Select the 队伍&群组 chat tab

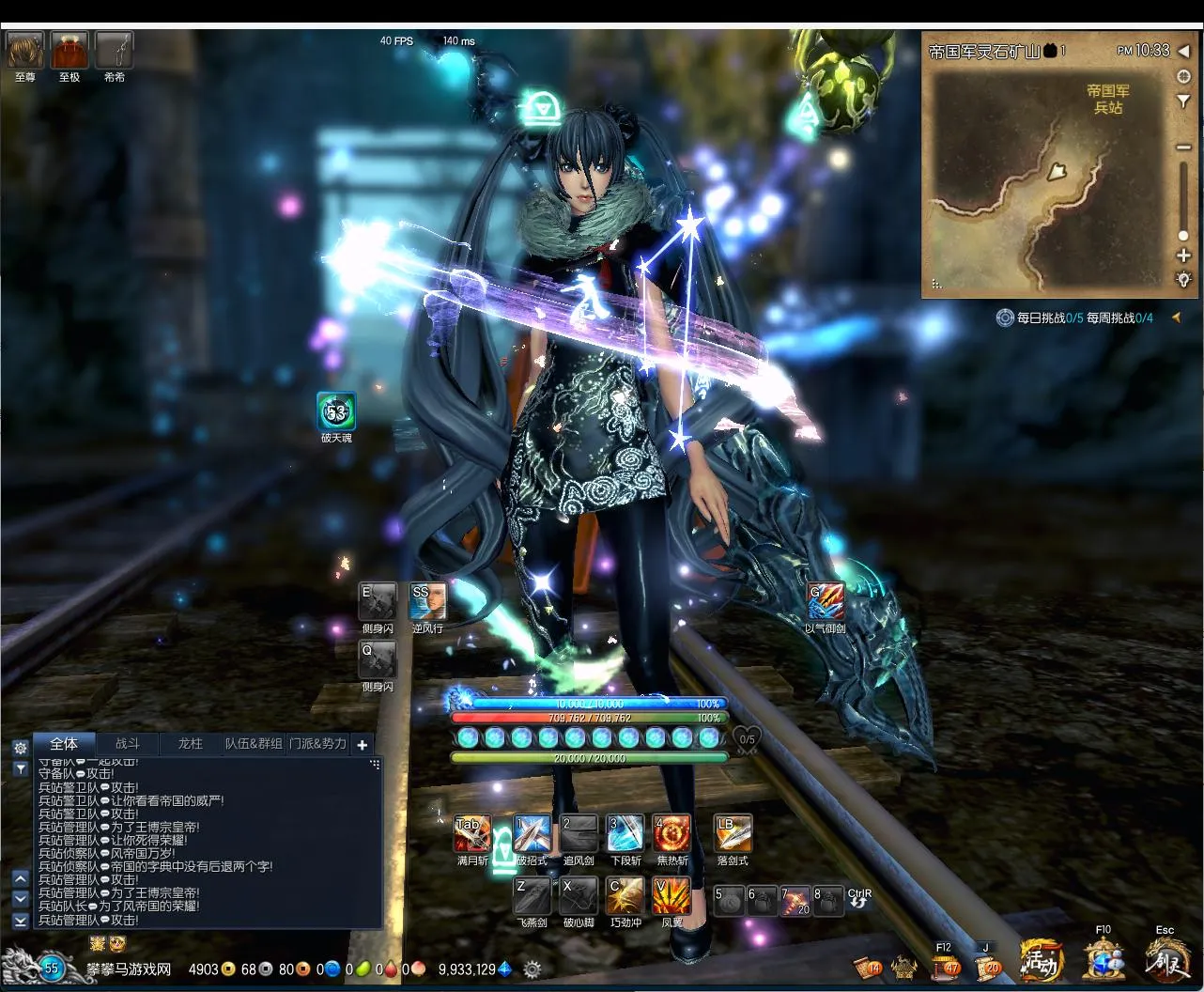pyautogui.click(x=254, y=743)
